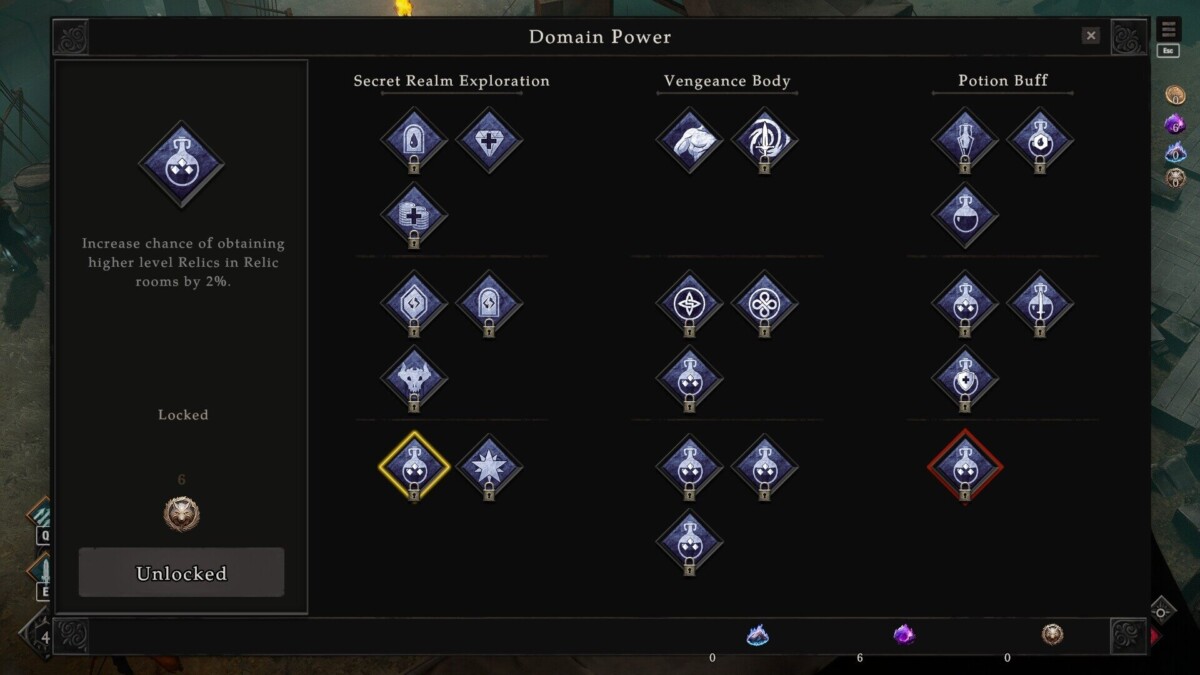Choose the sword with swirl power
Viewport: 1200px width, 675px height.
764,140
